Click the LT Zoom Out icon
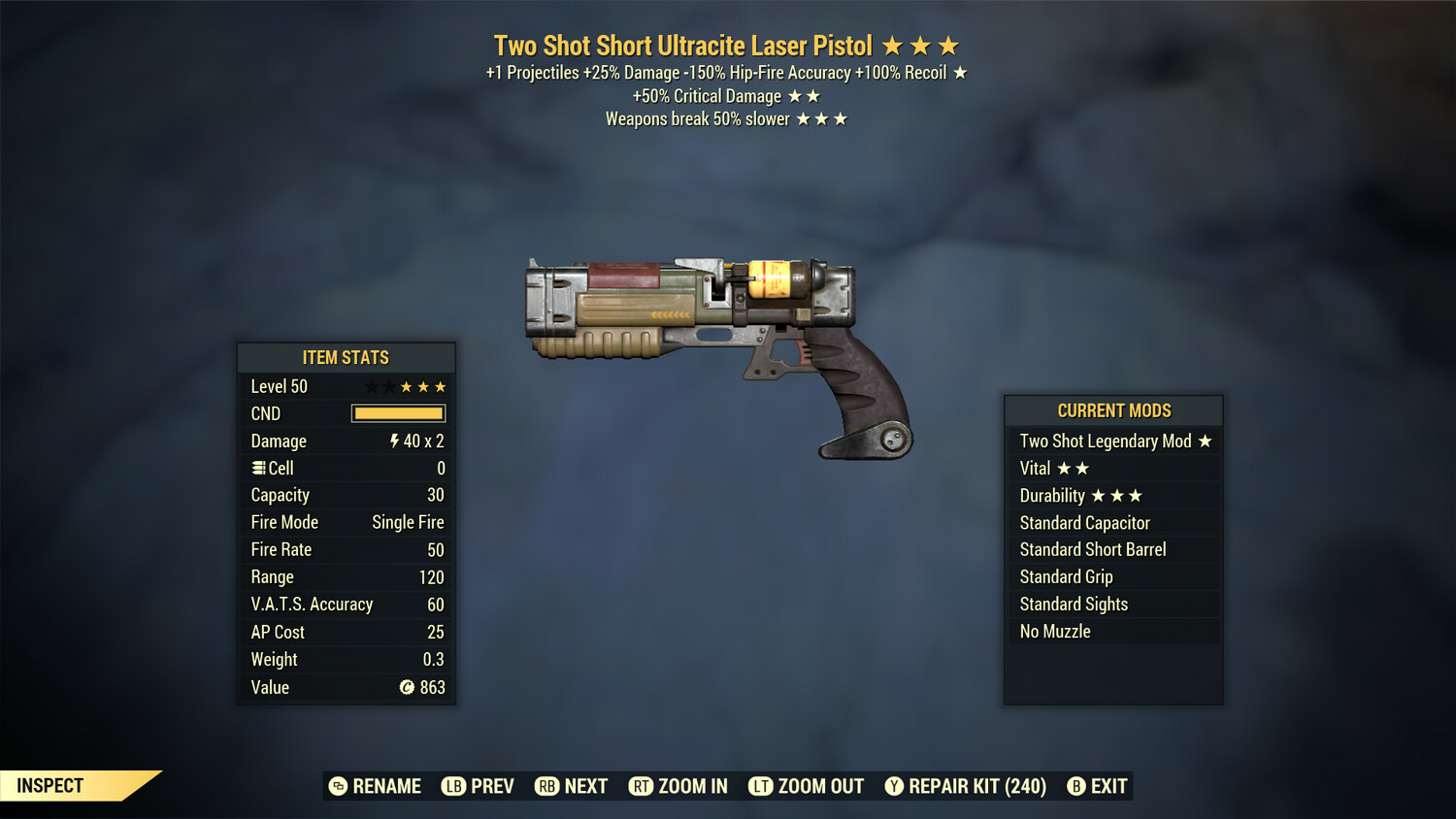The width and height of the screenshot is (1456, 819). pyautogui.click(x=761, y=786)
